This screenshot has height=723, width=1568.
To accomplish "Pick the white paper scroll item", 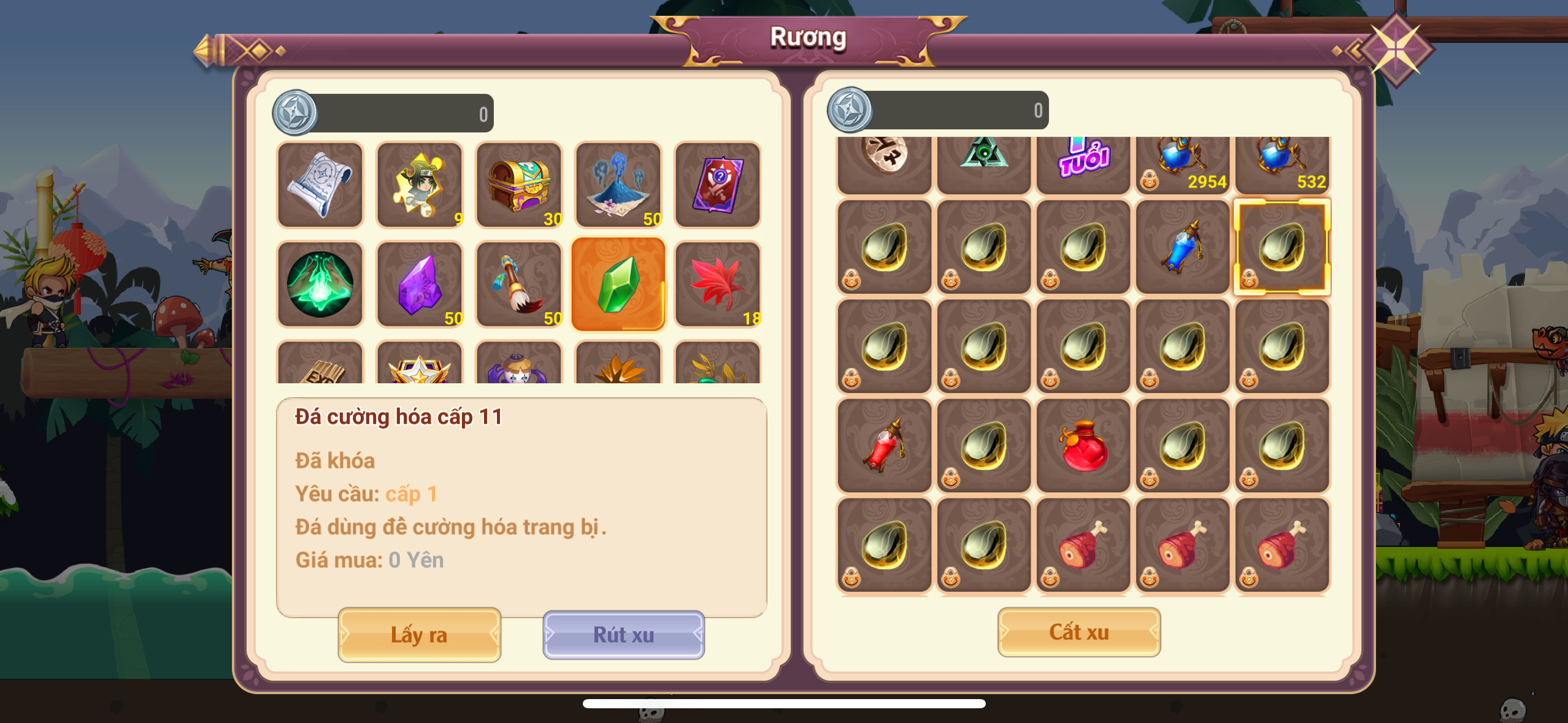I will [320, 185].
